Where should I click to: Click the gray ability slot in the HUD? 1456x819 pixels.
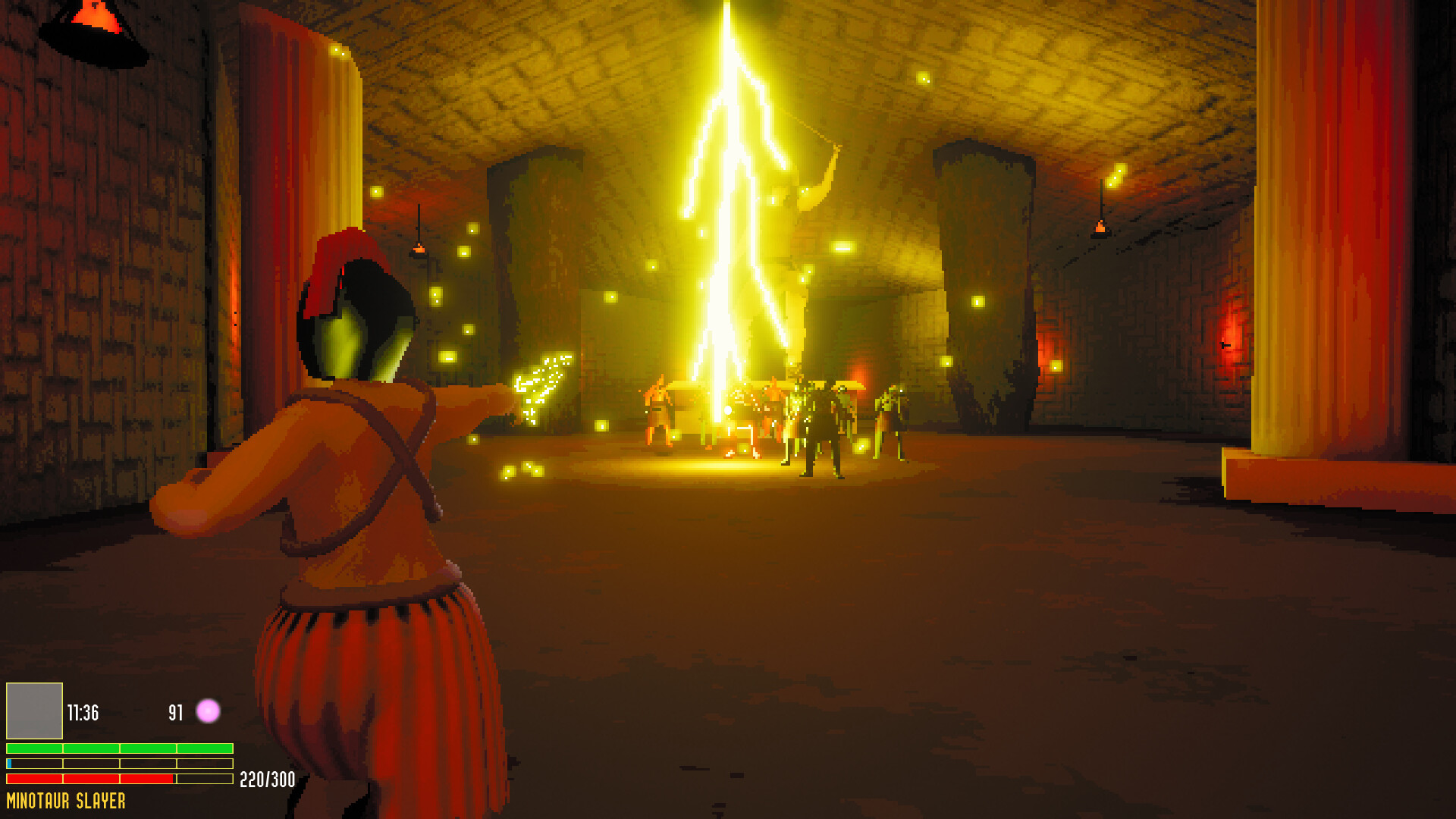pyautogui.click(x=33, y=711)
